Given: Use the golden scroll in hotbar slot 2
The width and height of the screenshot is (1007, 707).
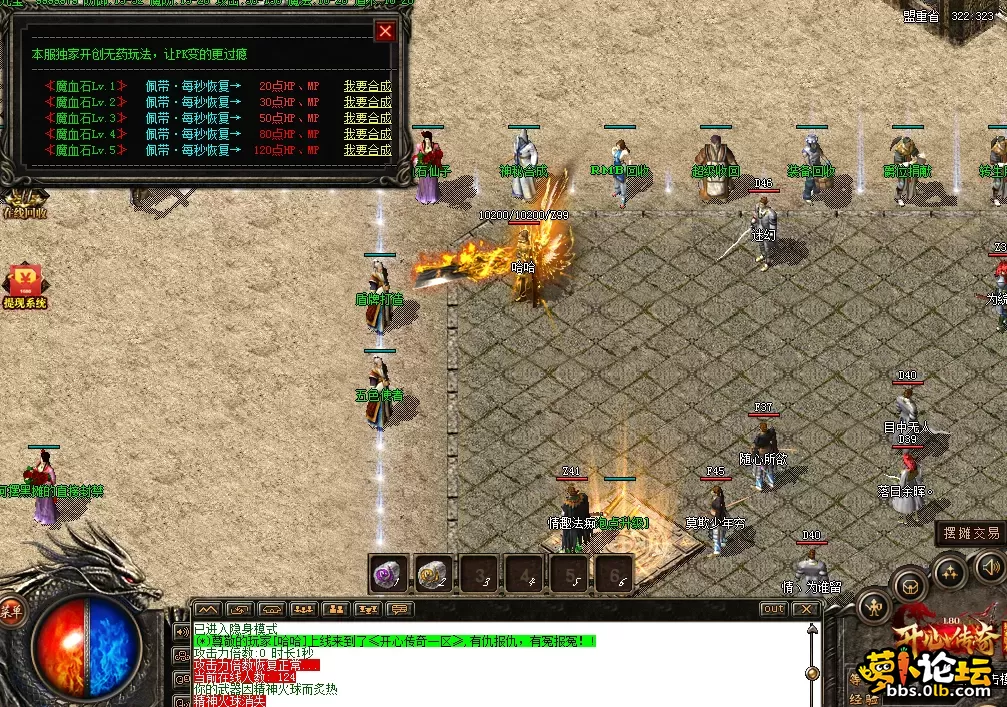Looking at the screenshot, I should [432, 573].
